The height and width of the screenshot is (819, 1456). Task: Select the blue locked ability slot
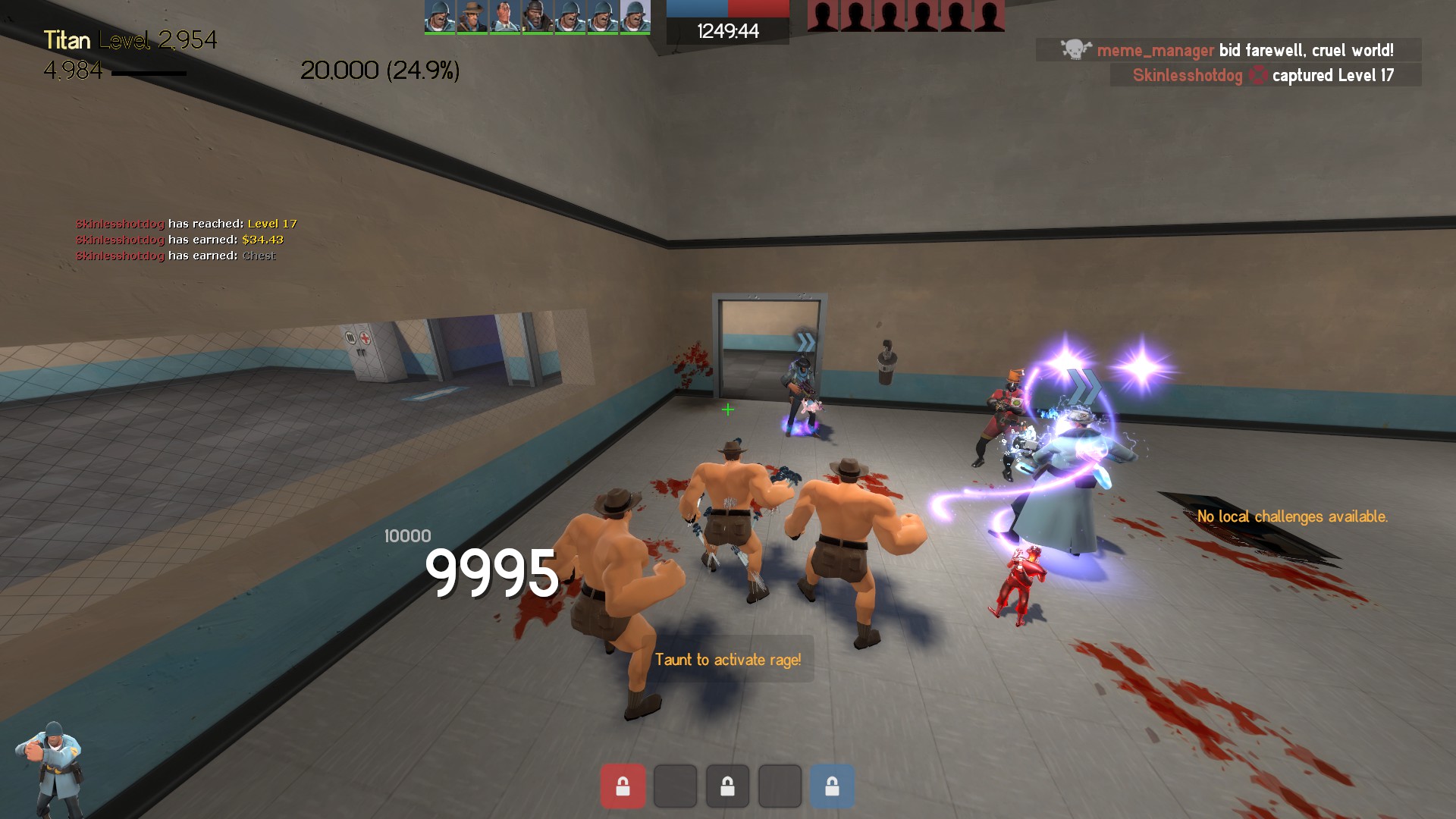832,786
